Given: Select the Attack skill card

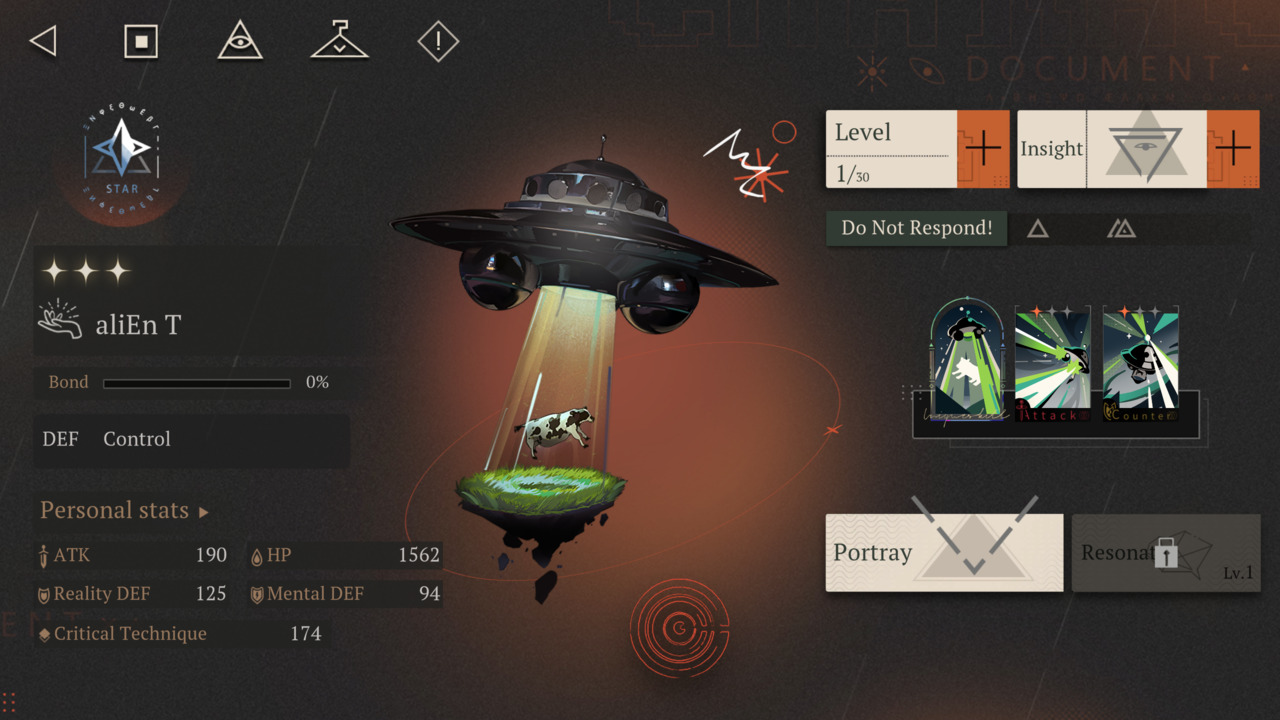Looking at the screenshot, I should (x=1053, y=364).
